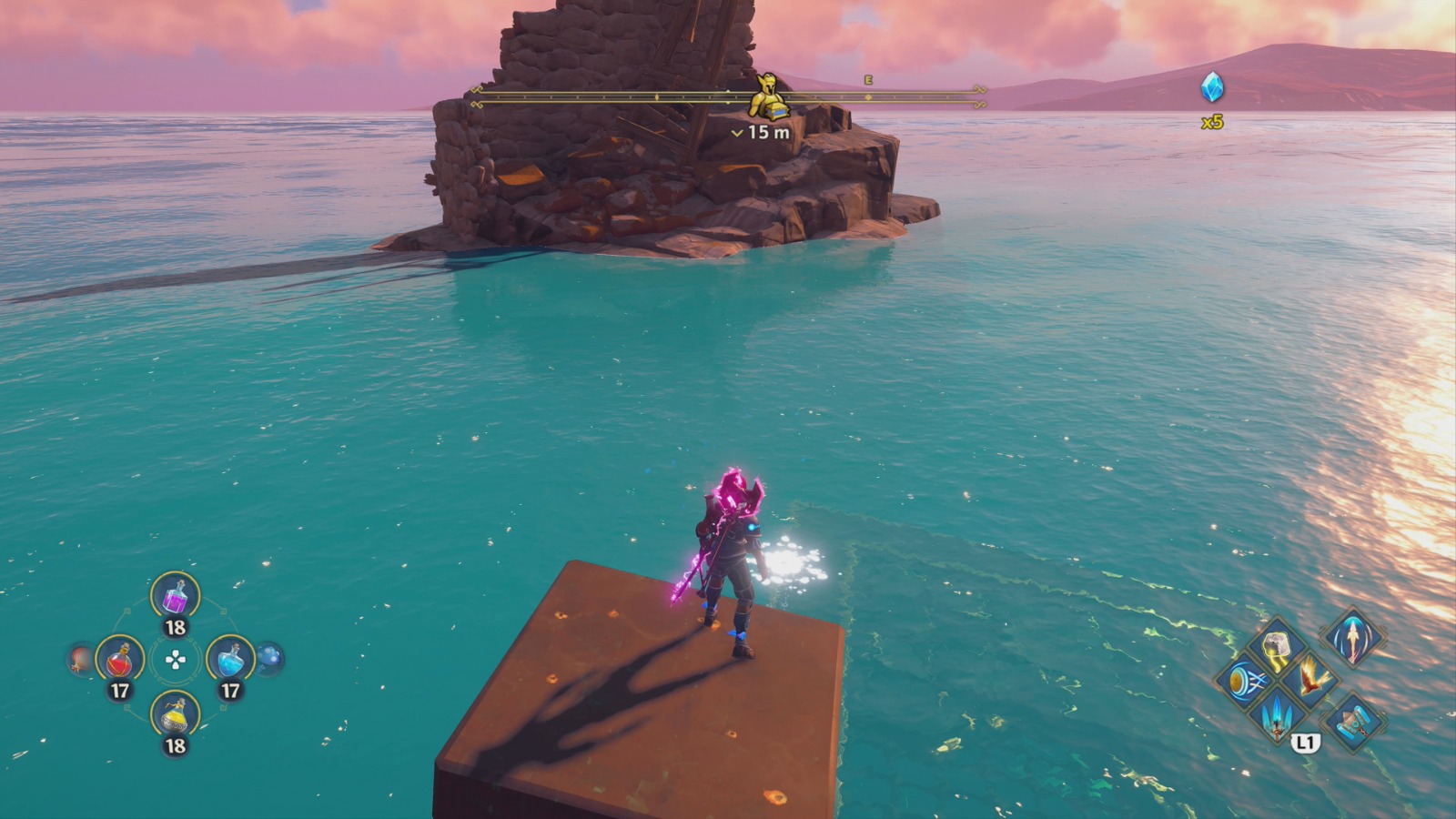Viewport: 1456px width, 819px height.
Task: Select the phoenix companion ability icon
Action: pyautogui.click(x=1311, y=678)
